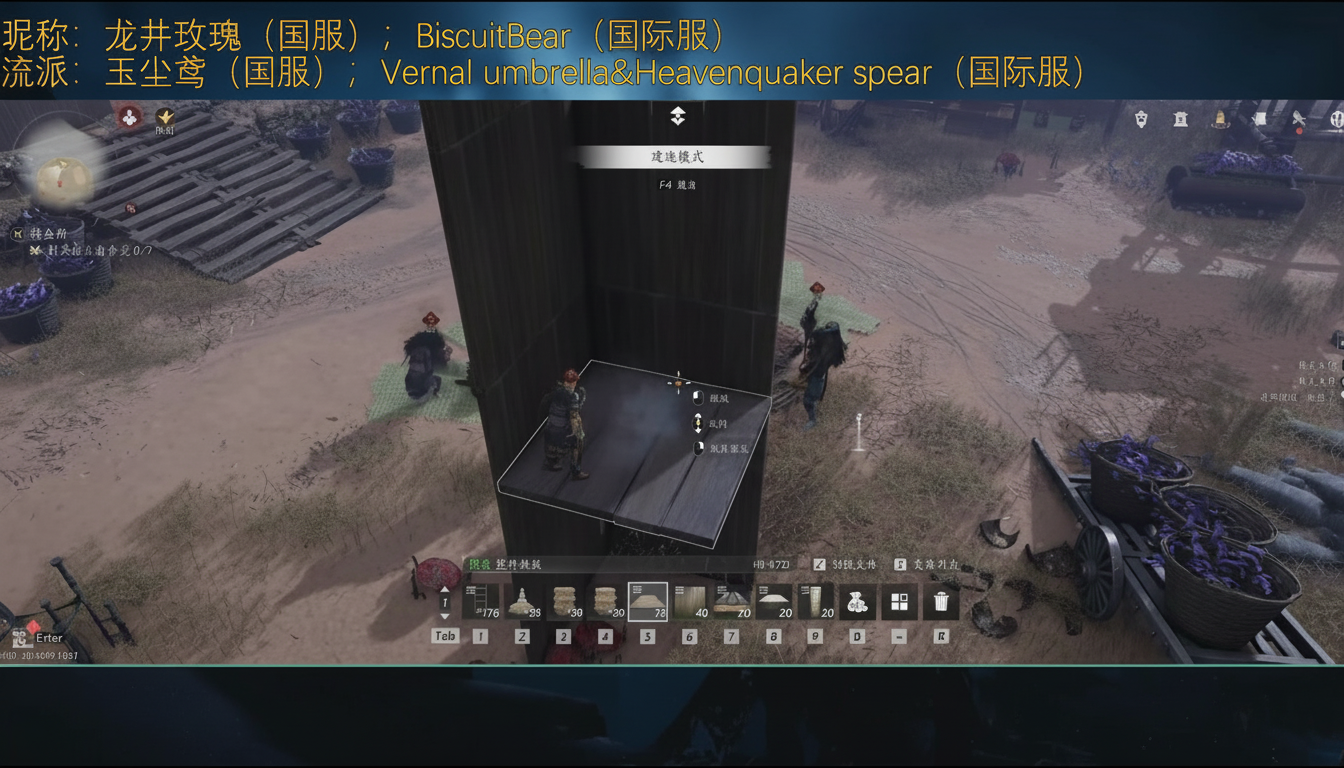This screenshot has width=1344, height=768.
Task: Open the crossed-tools icon with red notification dot
Action: tap(1299, 118)
